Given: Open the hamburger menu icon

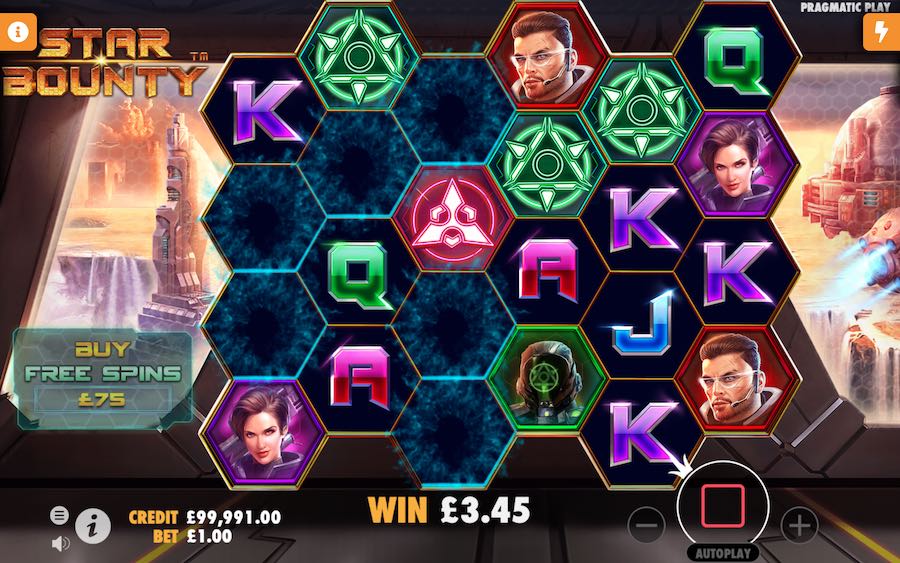Looking at the screenshot, I should coord(60,515).
